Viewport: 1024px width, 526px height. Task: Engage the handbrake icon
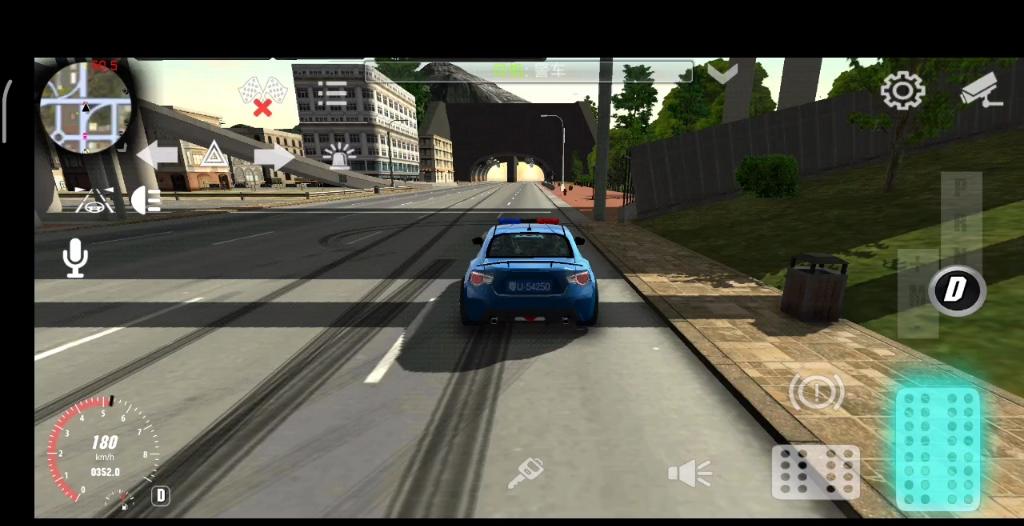tap(816, 391)
